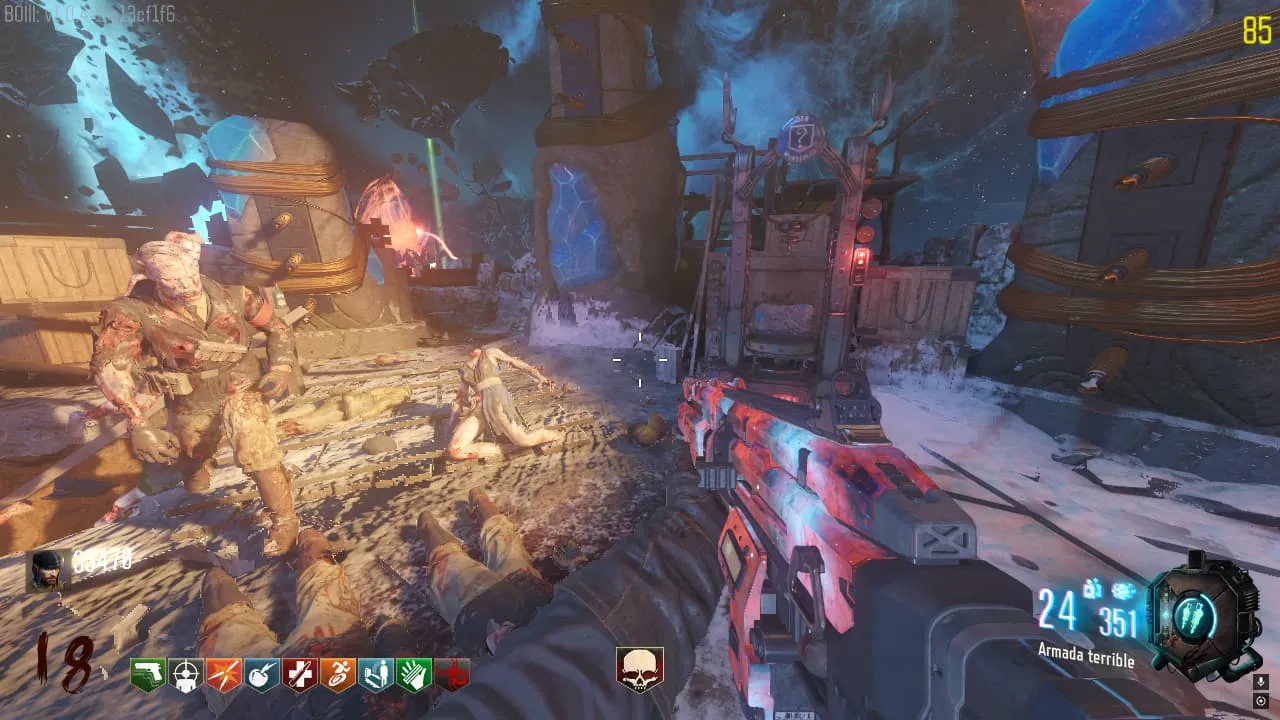Select the Mule Kick pistol perk icon

tap(147, 675)
